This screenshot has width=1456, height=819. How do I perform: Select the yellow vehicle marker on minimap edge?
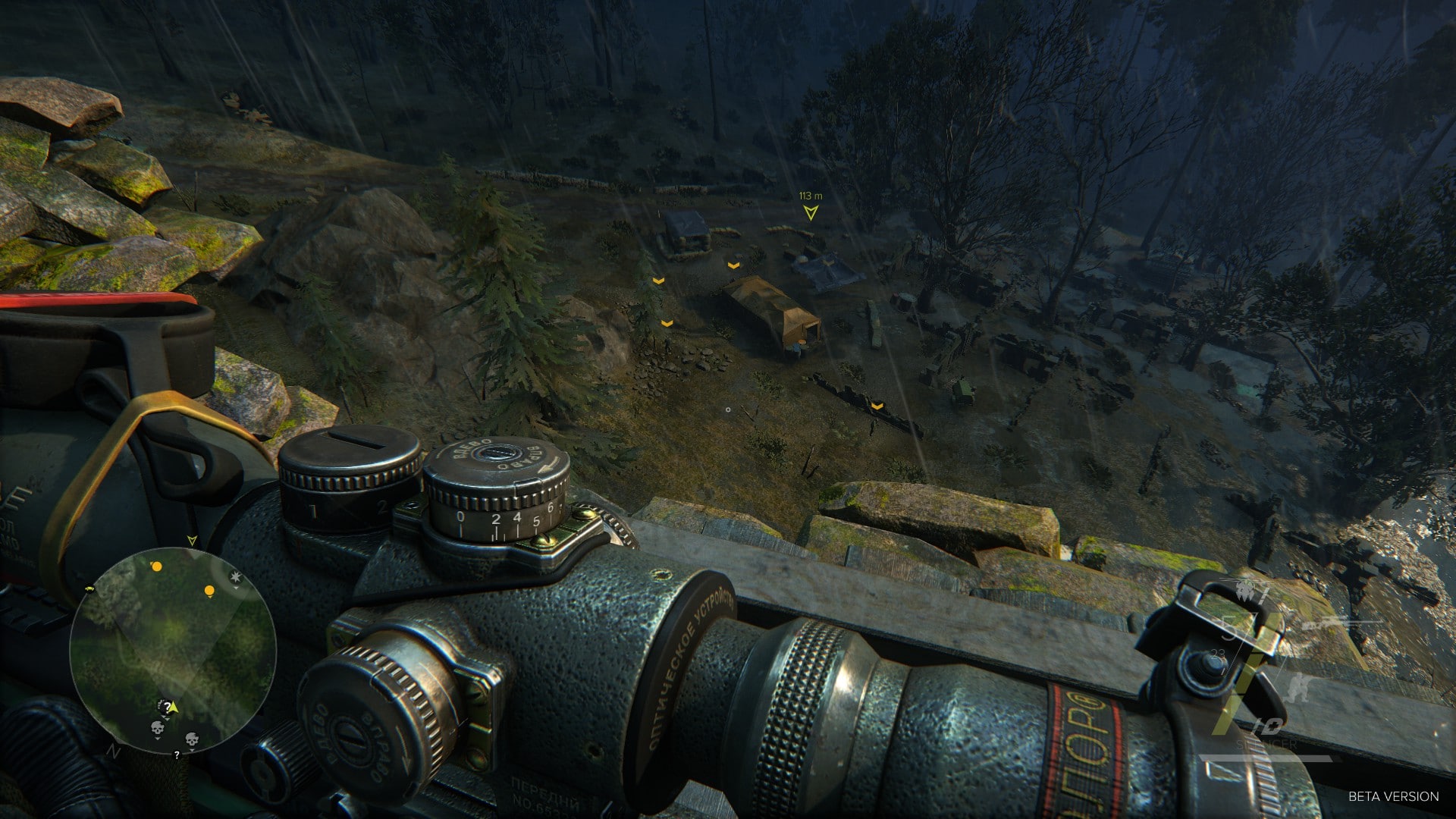(91, 588)
